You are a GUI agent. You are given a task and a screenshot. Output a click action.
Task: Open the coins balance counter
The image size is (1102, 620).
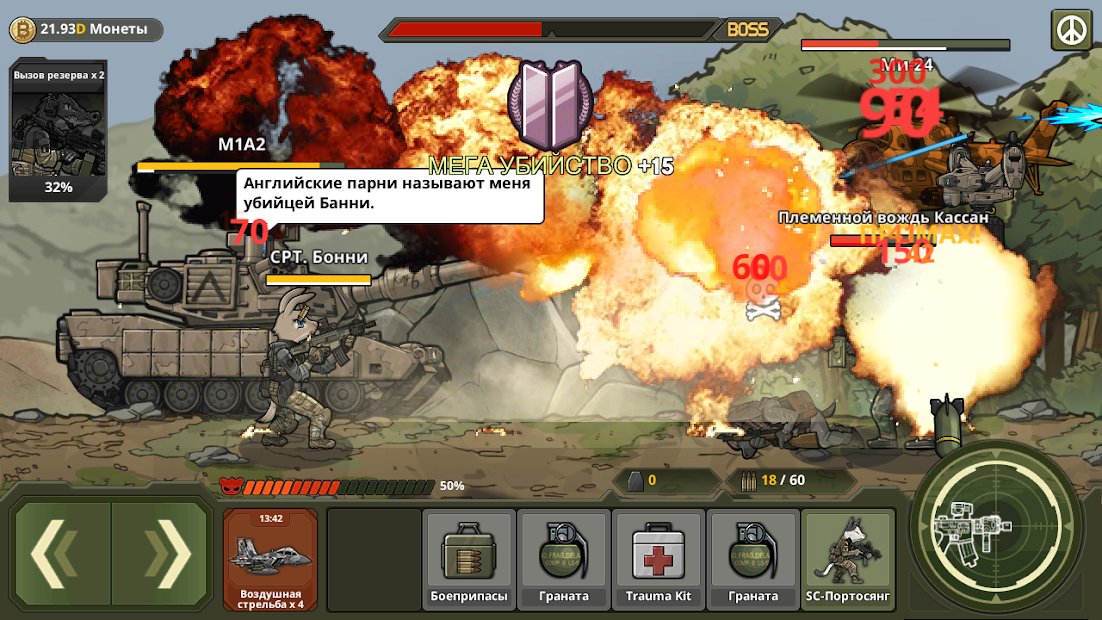(x=85, y=30)
